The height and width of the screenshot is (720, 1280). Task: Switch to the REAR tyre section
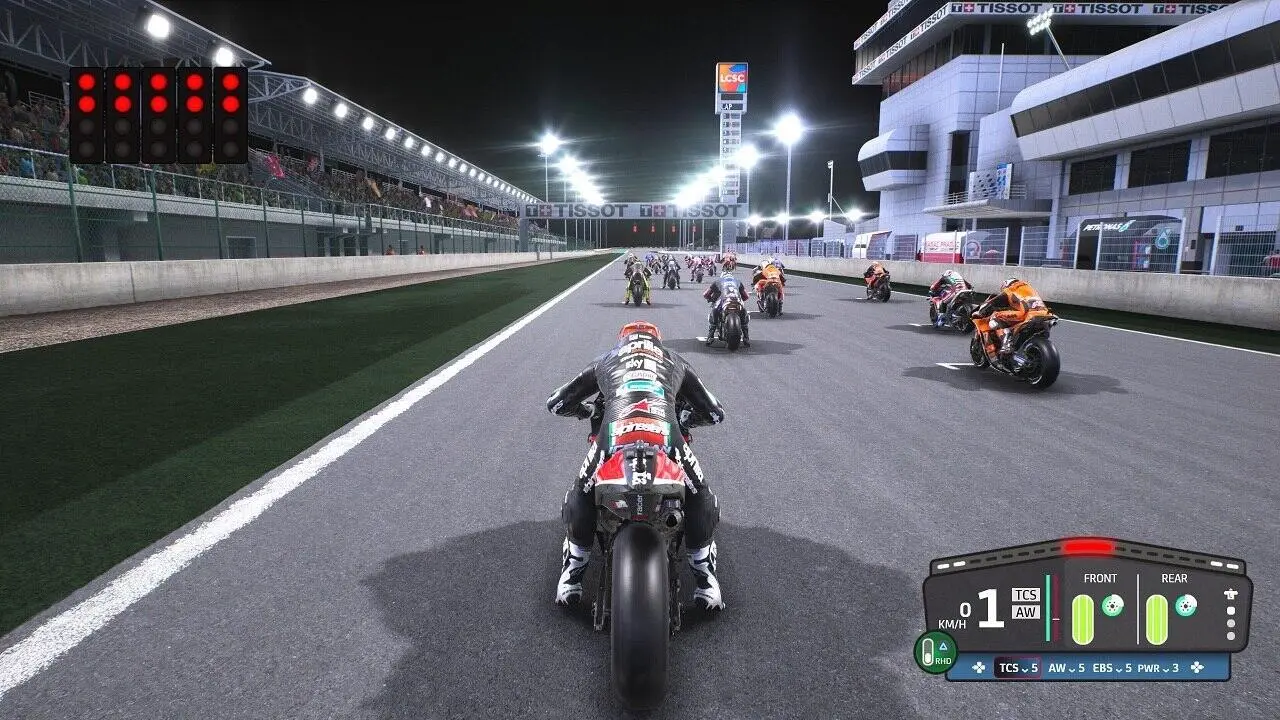[x=1174, y=577]
